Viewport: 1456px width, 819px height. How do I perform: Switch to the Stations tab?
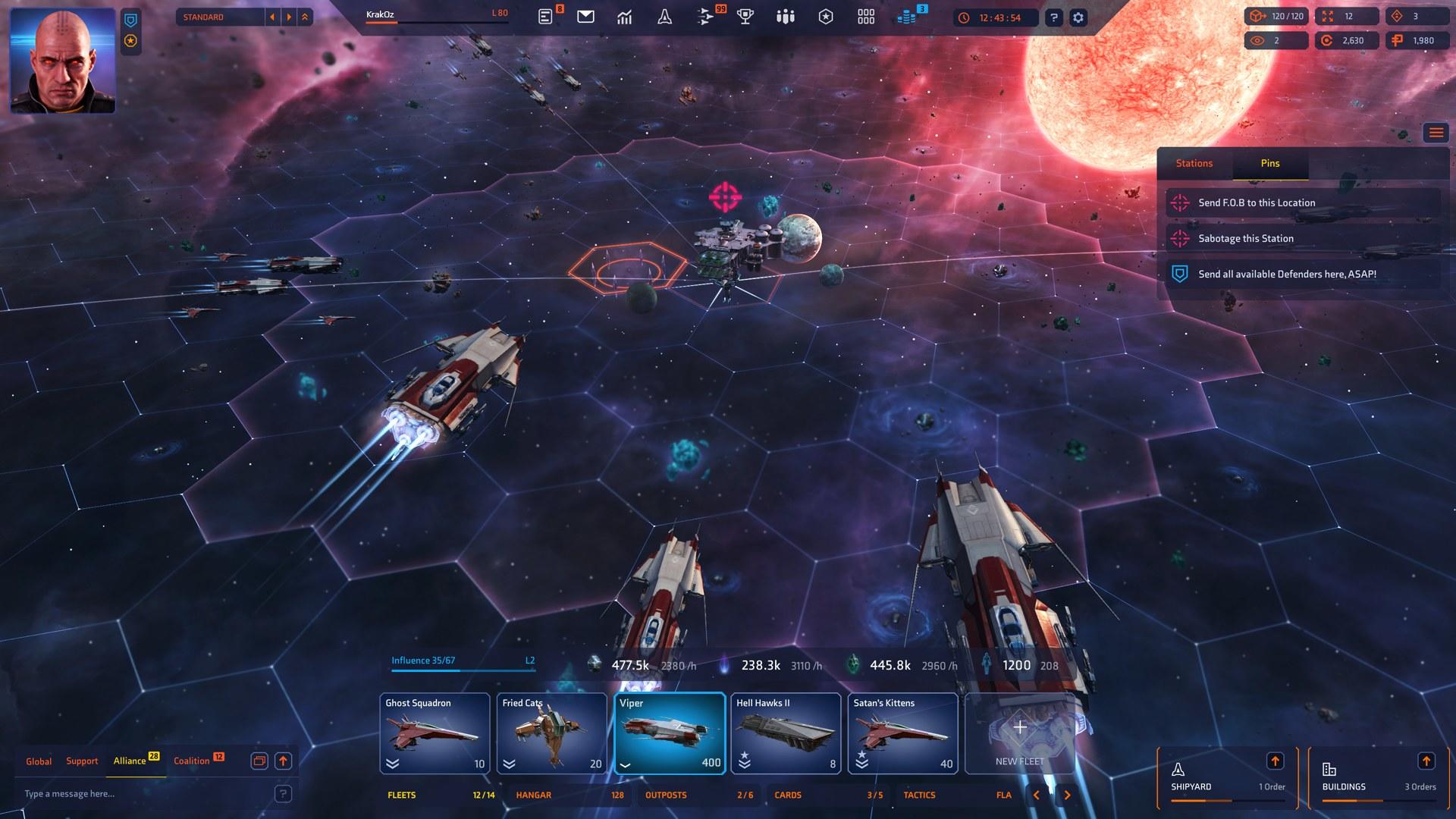click(1194, 163)
